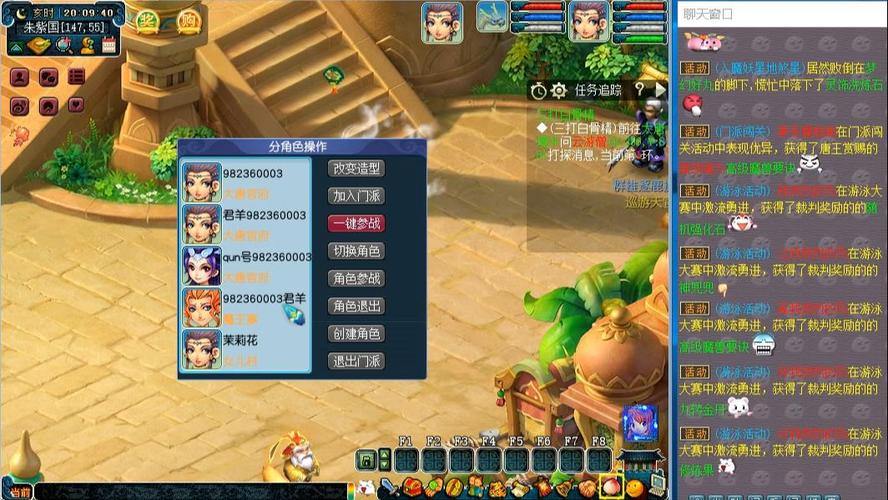
Task: Select the 茉莉花 character row
Action: point(246,348)
